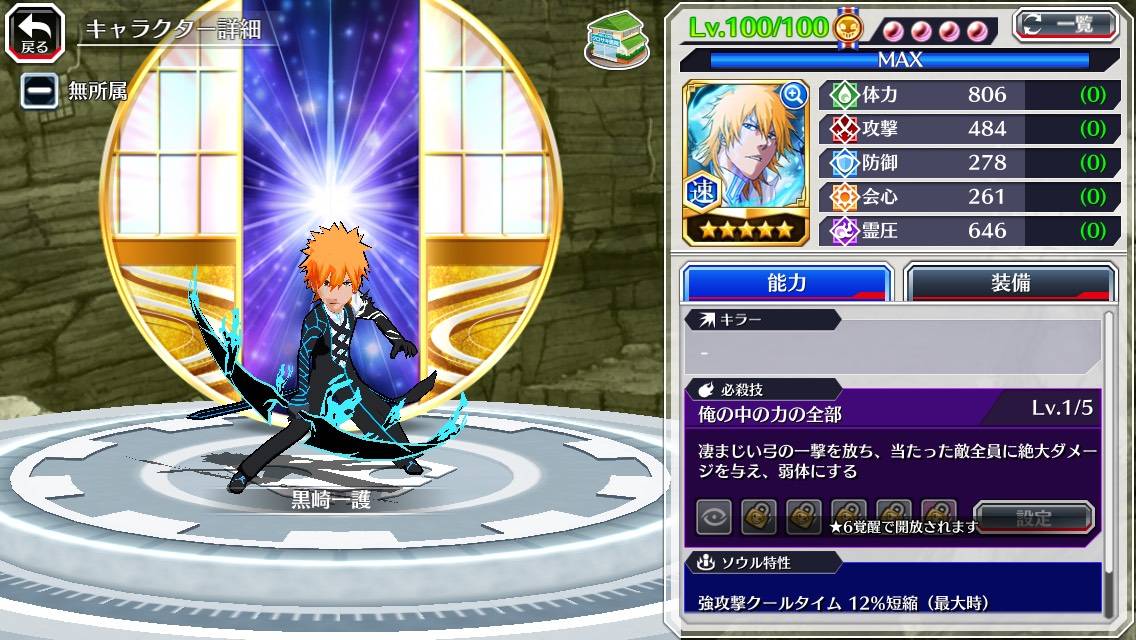Select the 無所属 affiliation icon
Image resolution: width=1136 pixels, height=640 pixels.
coord(39,91)
